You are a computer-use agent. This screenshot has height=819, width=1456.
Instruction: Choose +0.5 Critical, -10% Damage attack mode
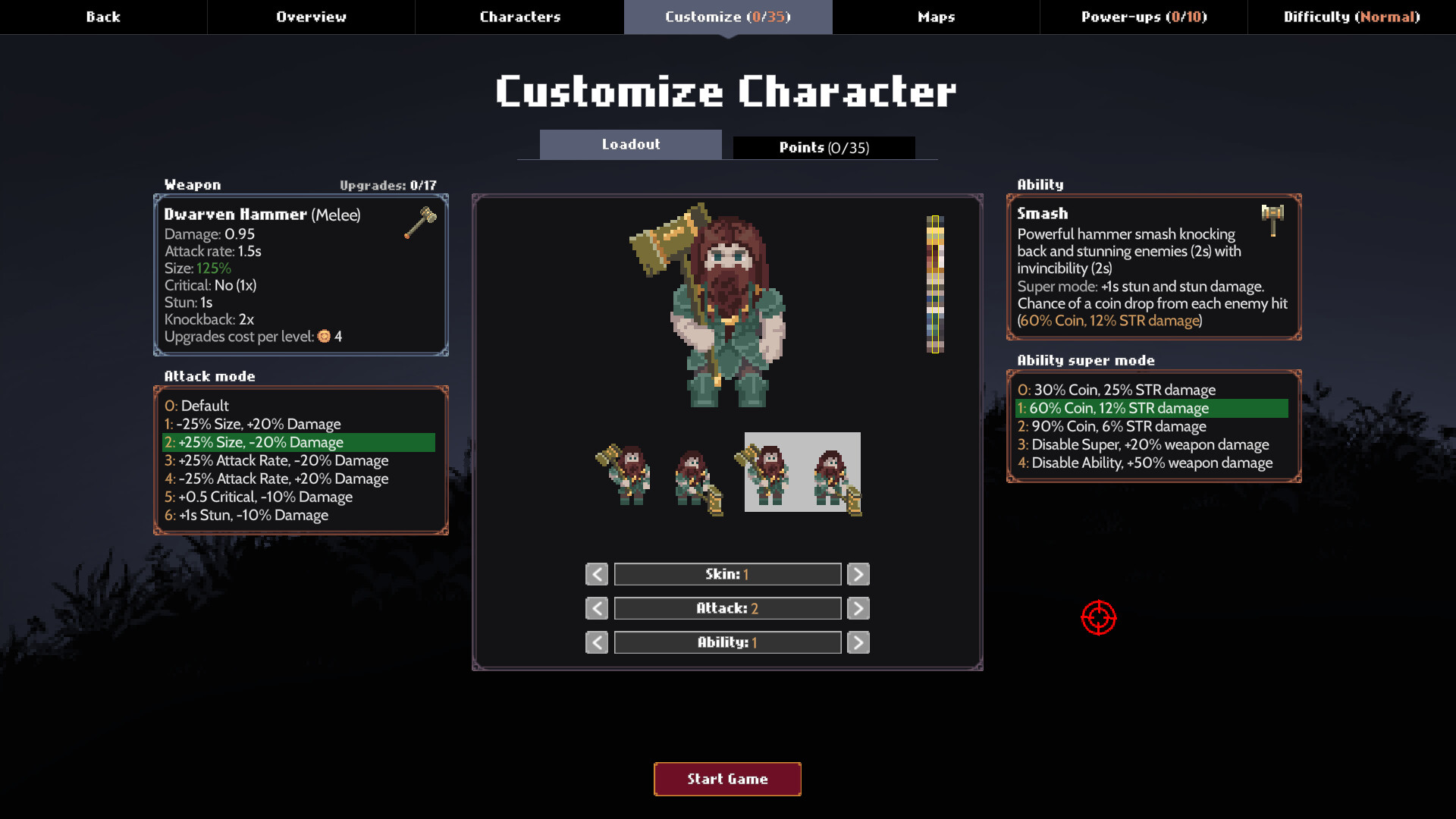click(x=259, y=497)
